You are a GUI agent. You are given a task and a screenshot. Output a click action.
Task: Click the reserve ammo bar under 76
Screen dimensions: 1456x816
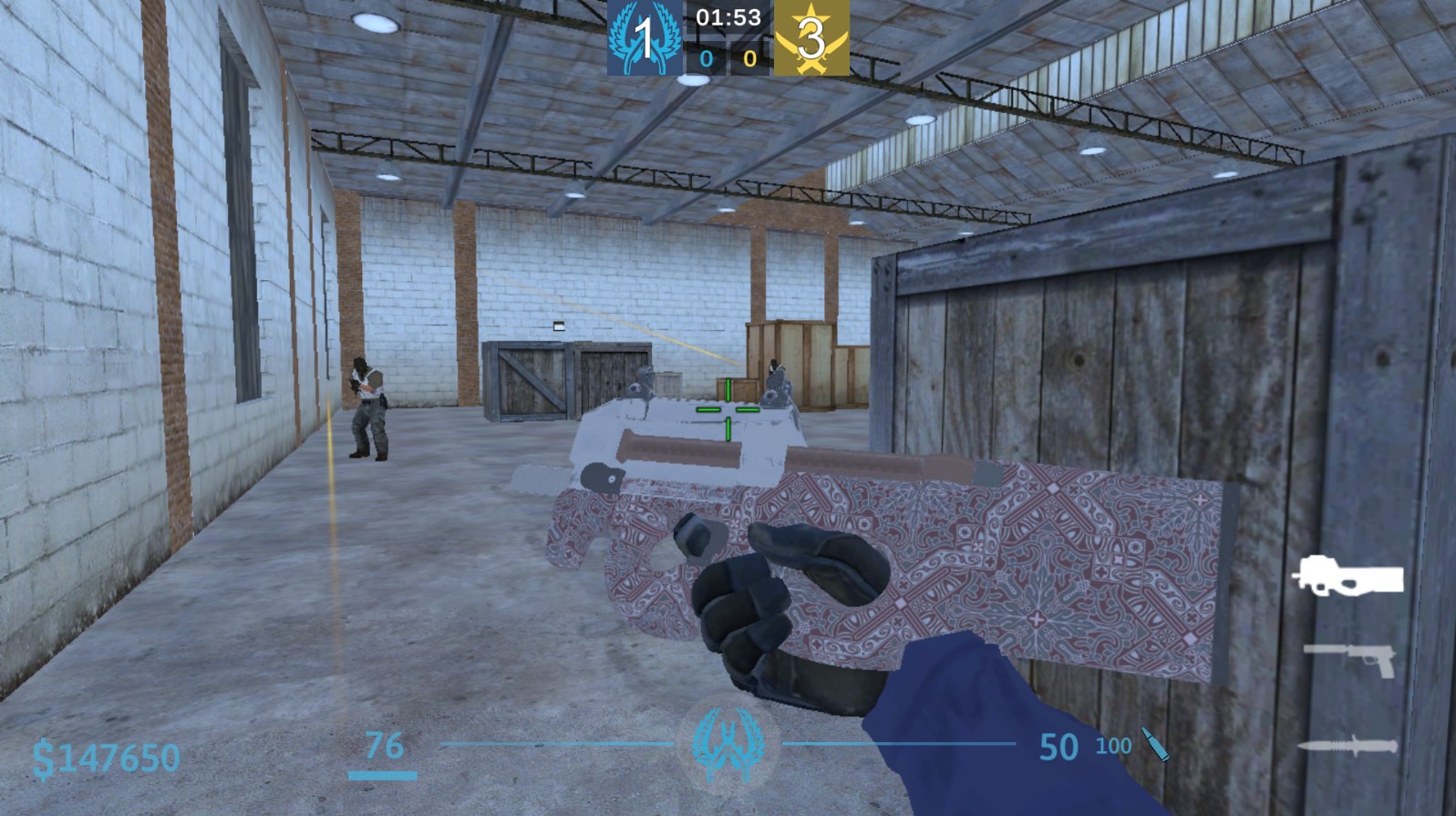click(x=384, y=774)
